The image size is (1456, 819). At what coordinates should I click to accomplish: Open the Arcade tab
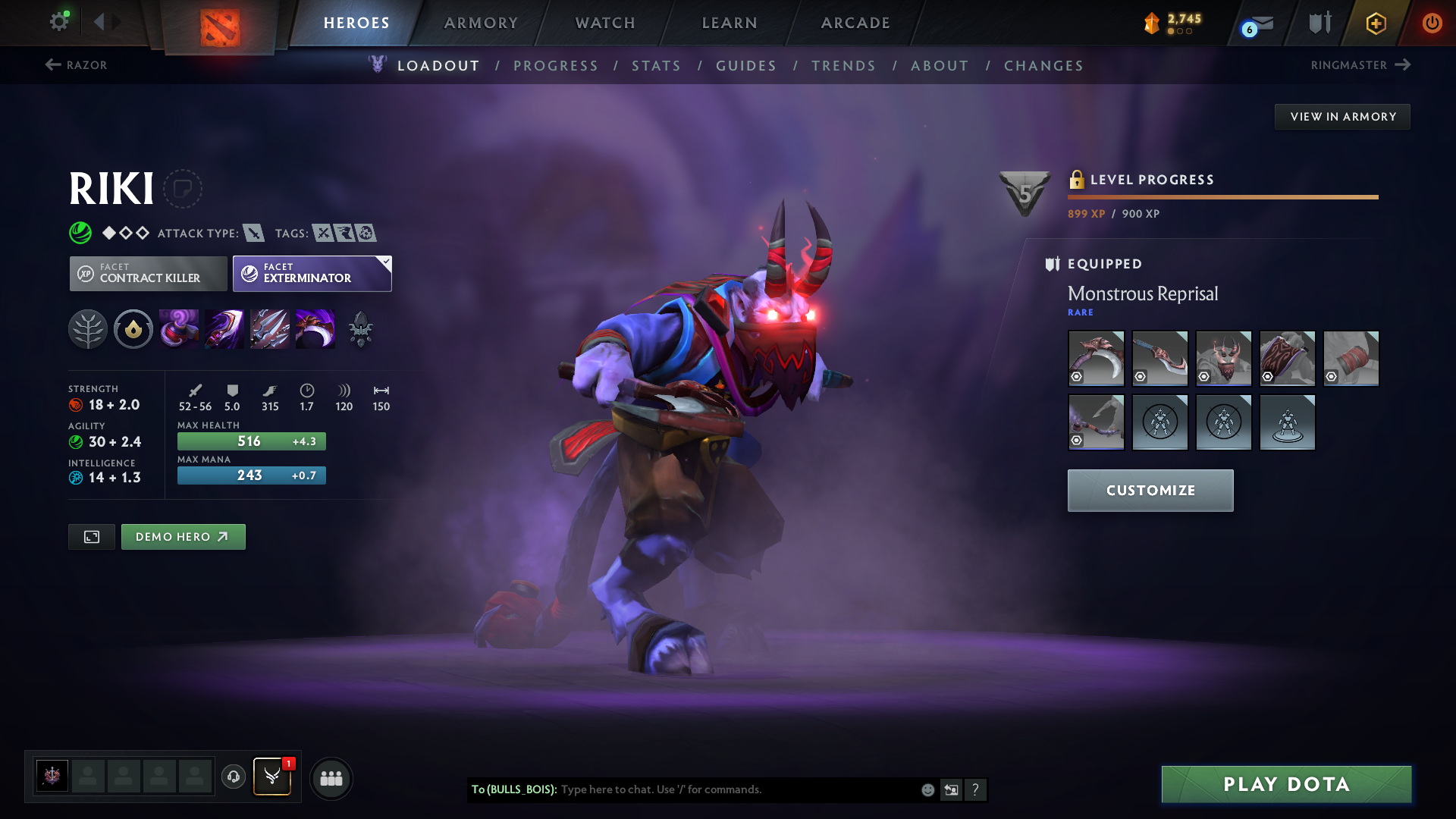click(x=855, y=23)
